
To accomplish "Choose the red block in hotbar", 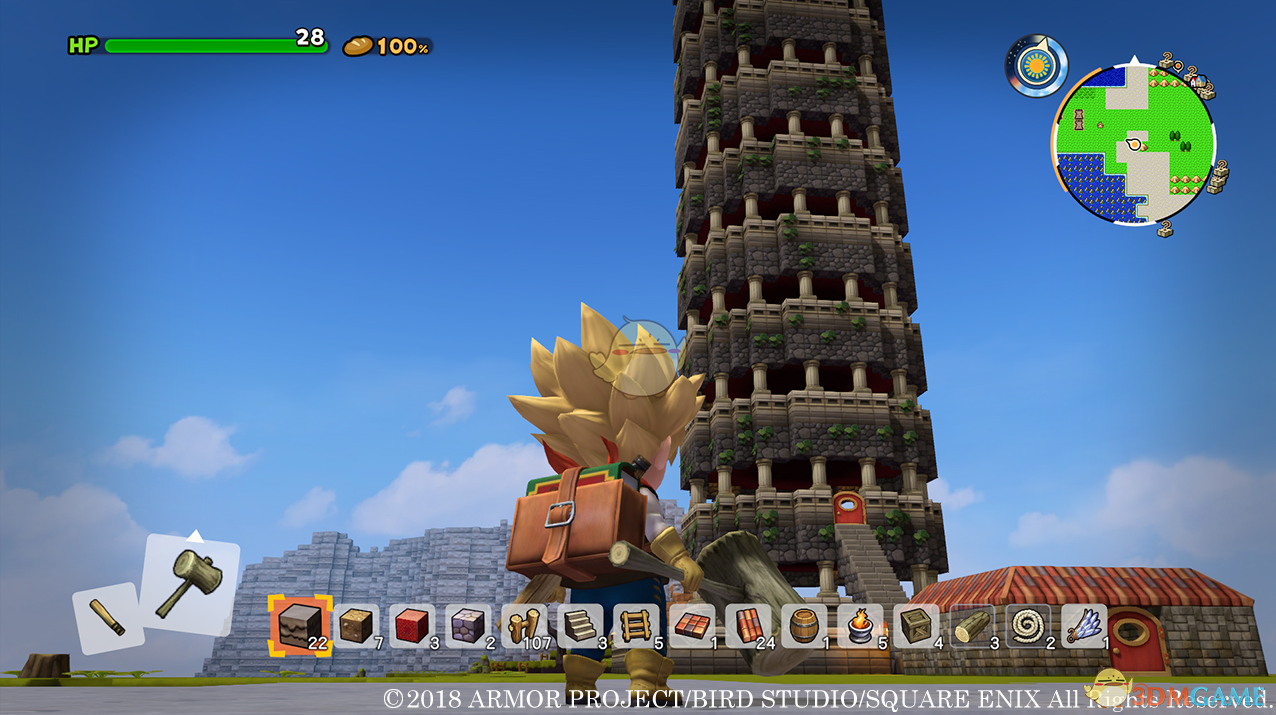I will point(413,626).
